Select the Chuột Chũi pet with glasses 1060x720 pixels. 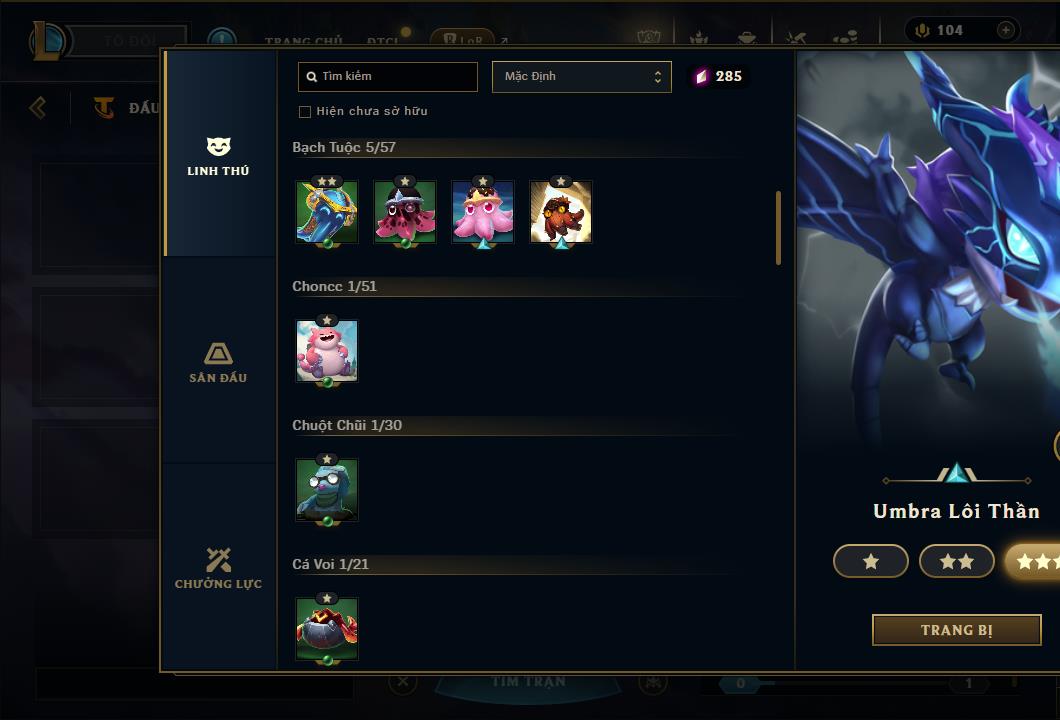[x=327, y=489]
